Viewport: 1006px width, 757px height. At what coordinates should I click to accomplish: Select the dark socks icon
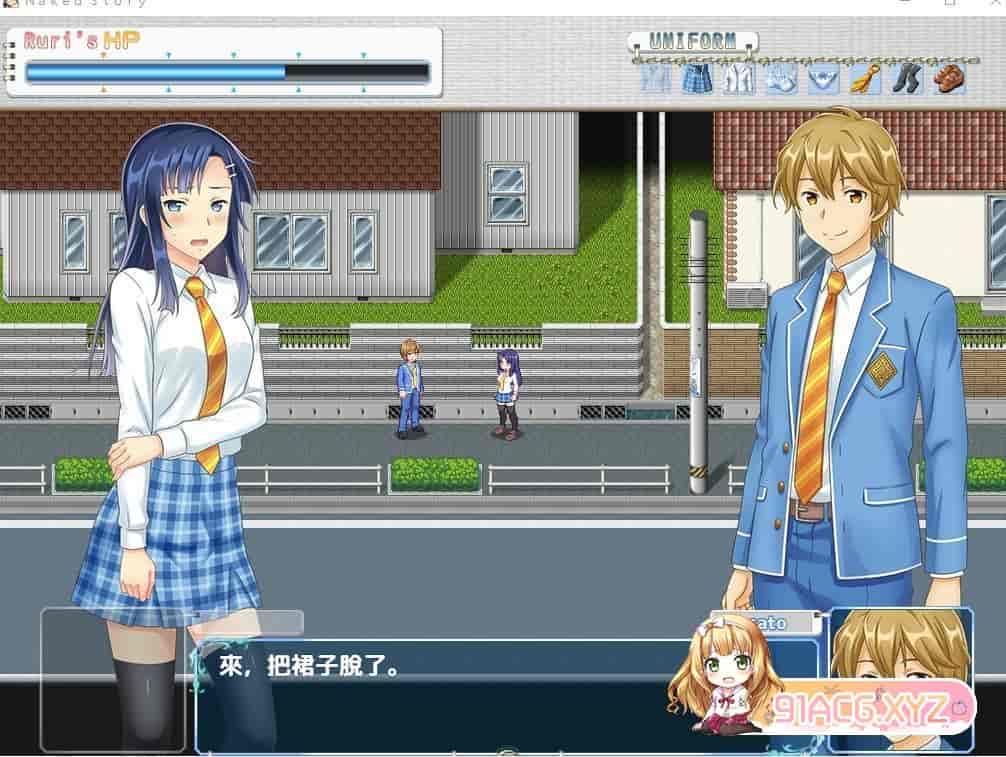(906, 78)
